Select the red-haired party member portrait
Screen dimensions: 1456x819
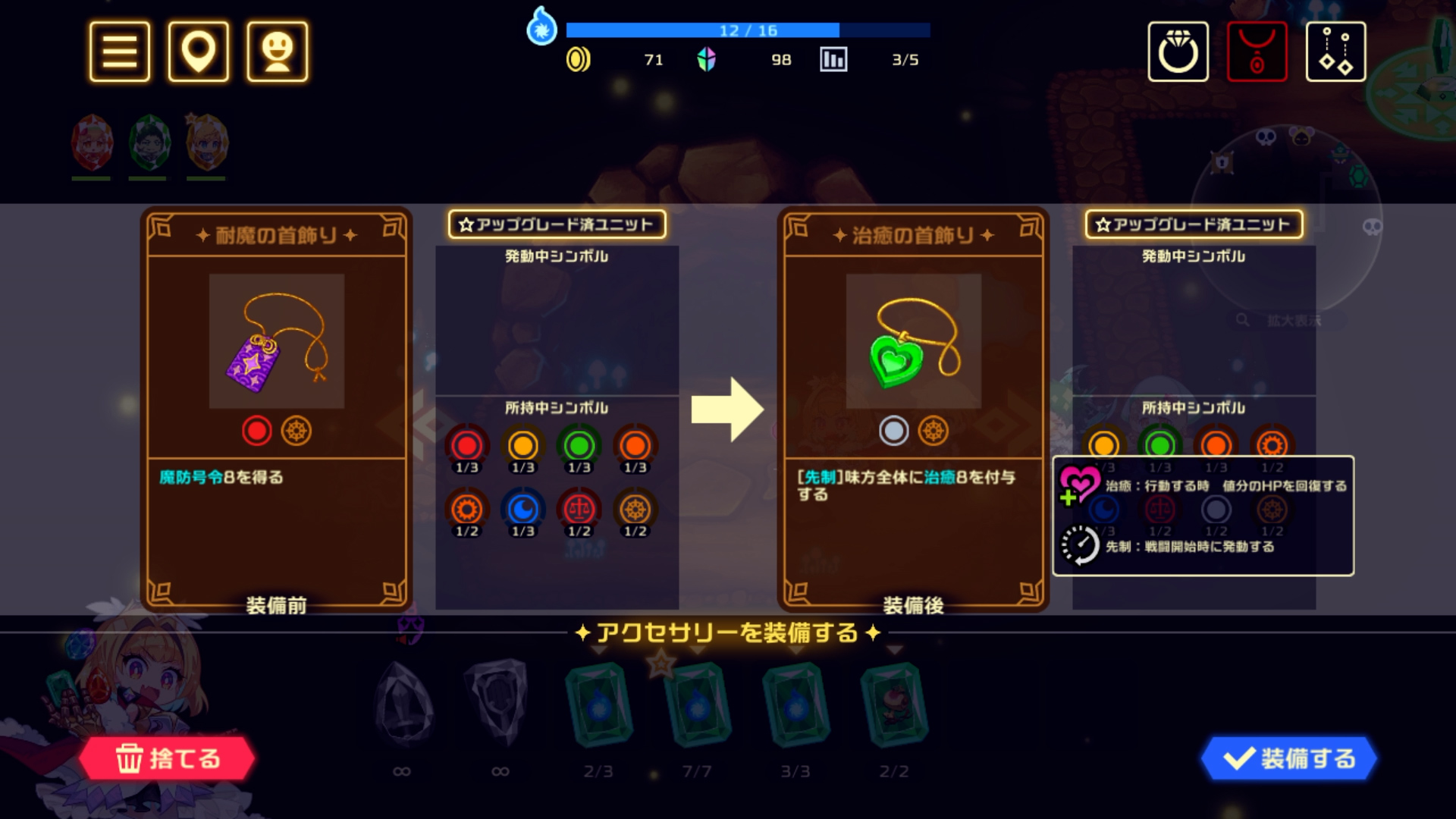click(x=92, y=144)
